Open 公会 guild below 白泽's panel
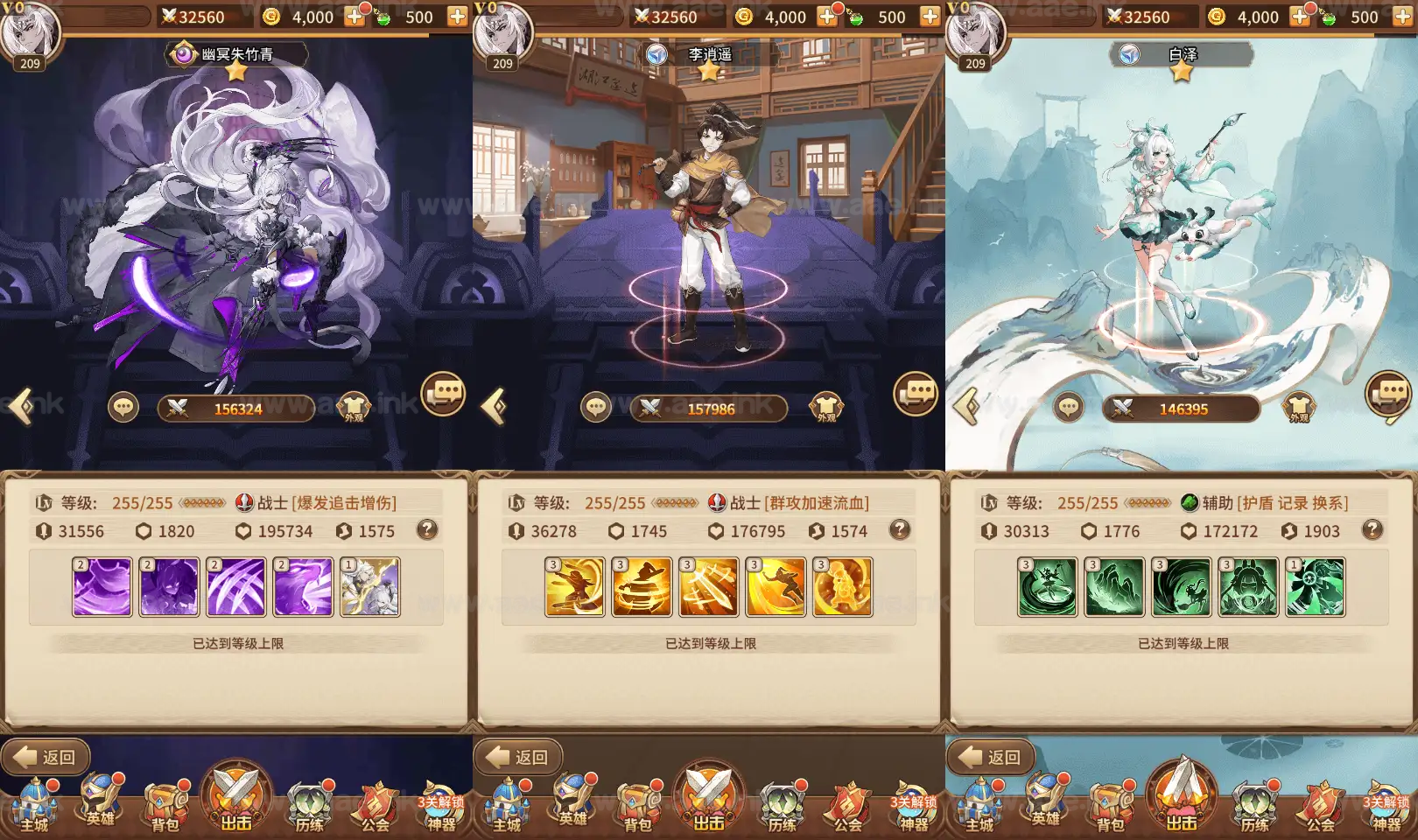1418x840 pixels. point(1321,803)
